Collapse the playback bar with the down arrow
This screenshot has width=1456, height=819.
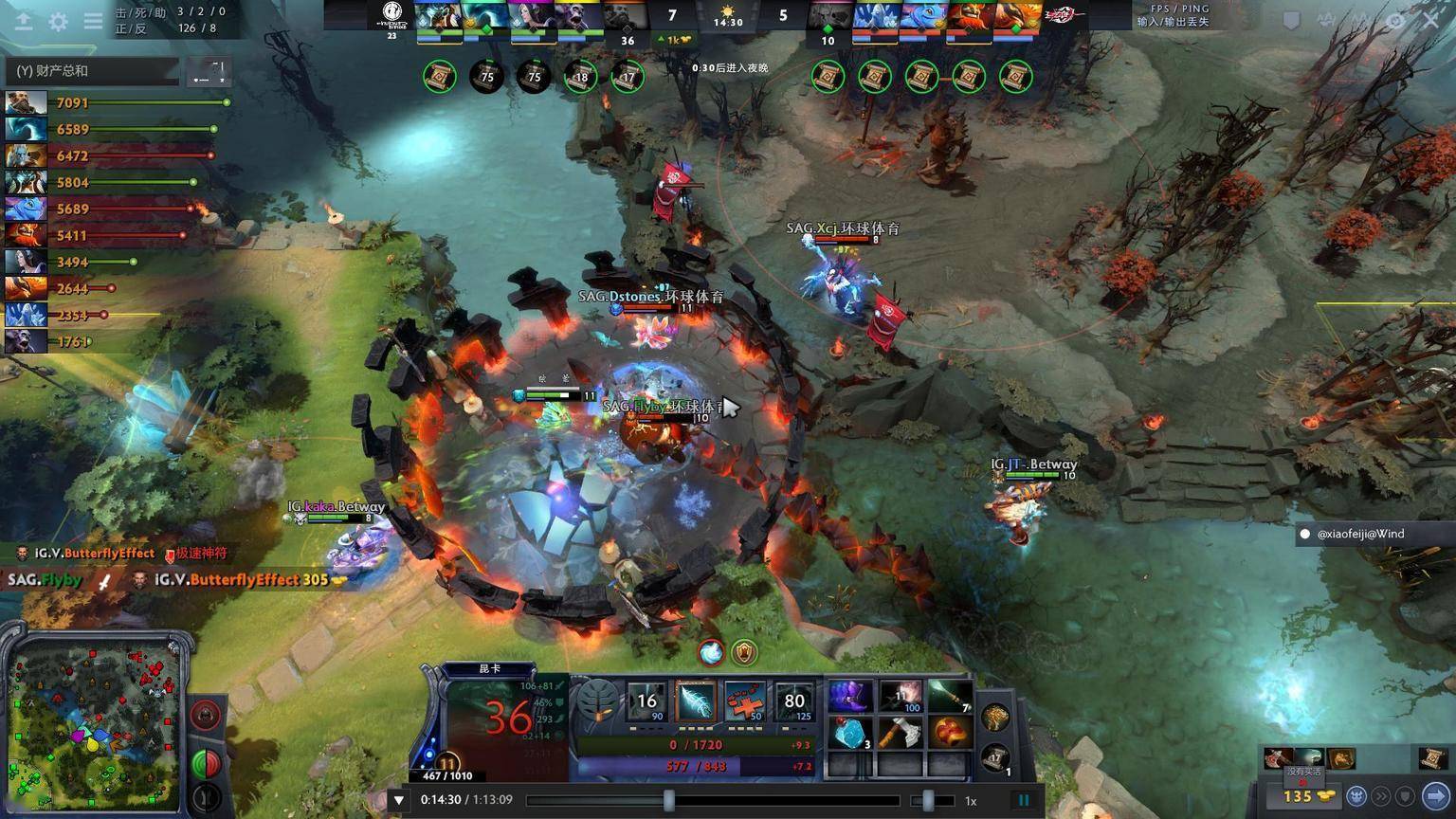click(x=399, y=799)
